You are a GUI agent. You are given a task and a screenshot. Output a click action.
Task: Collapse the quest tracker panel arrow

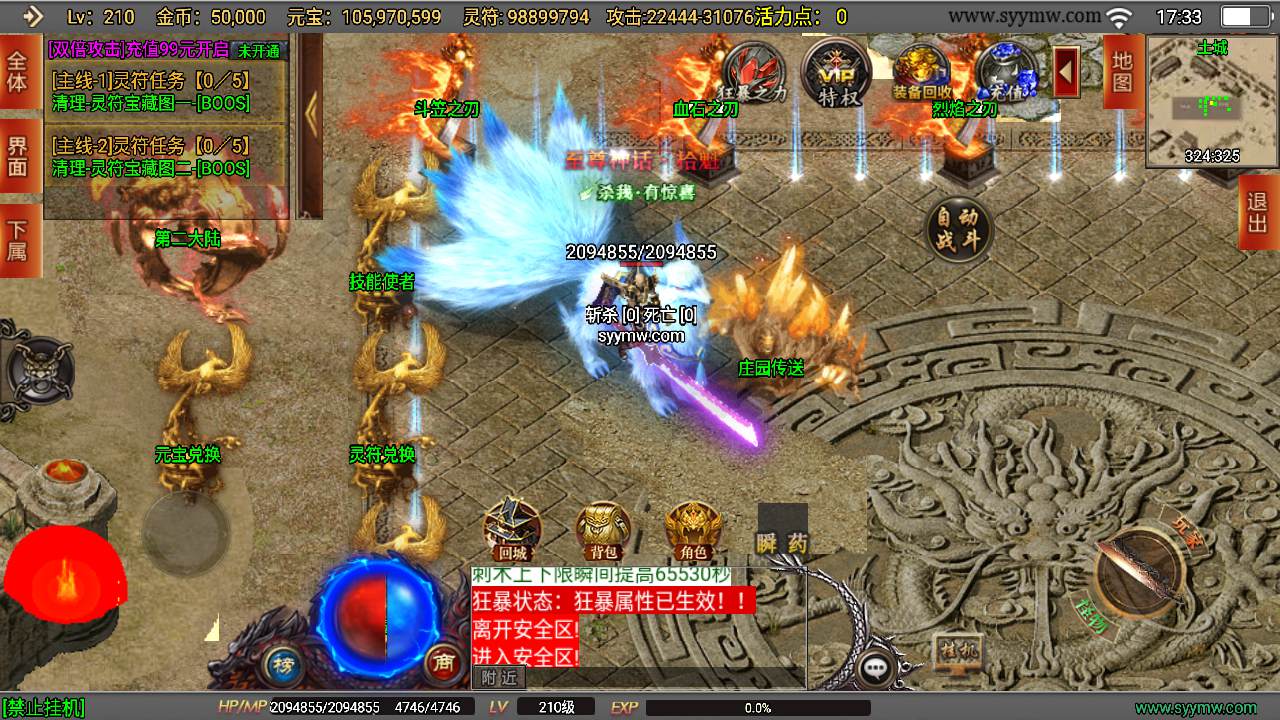pyautogui.click(x=310, y=112)
